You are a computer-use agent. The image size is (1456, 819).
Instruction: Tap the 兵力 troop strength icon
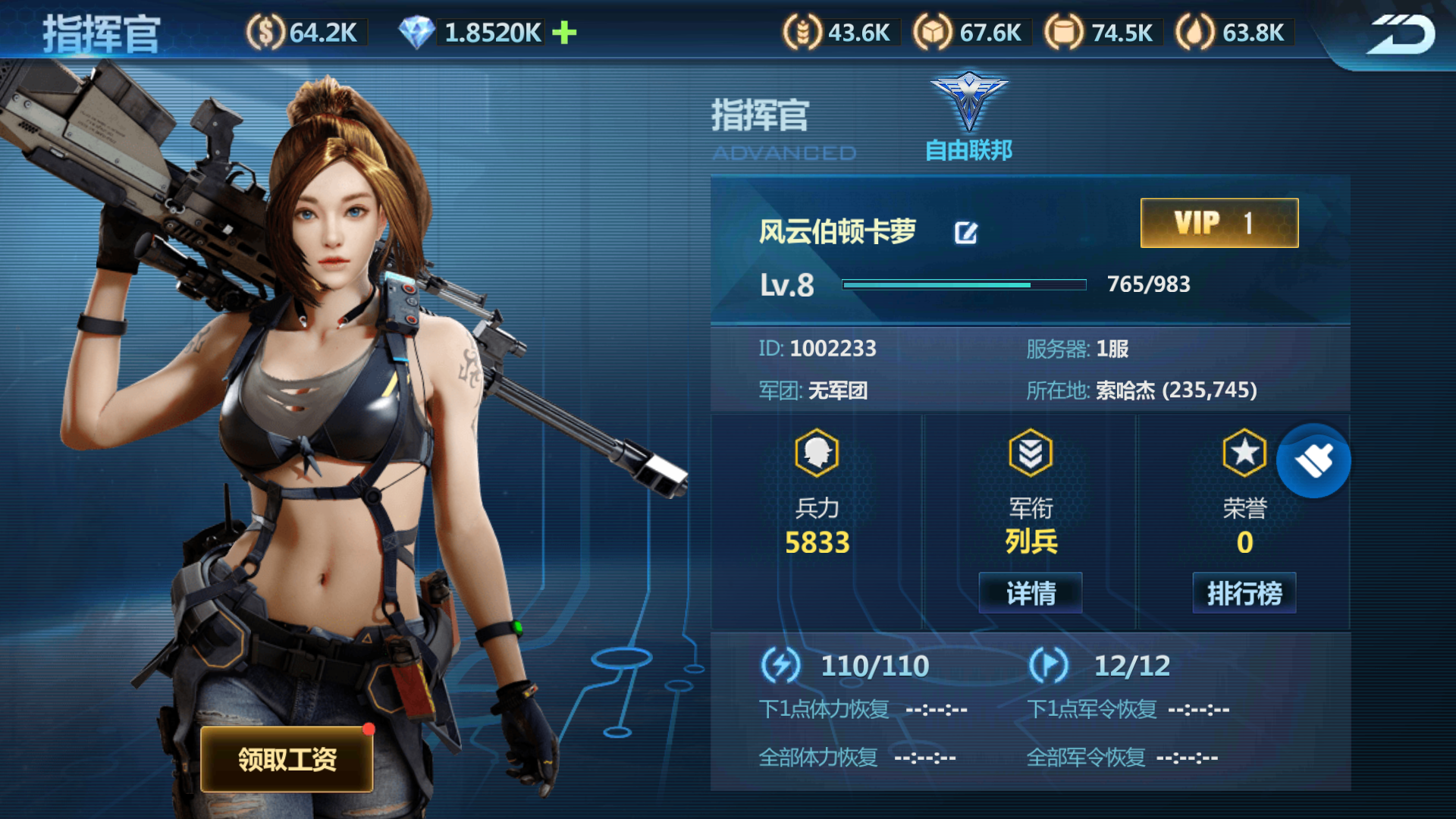(817, 453)
